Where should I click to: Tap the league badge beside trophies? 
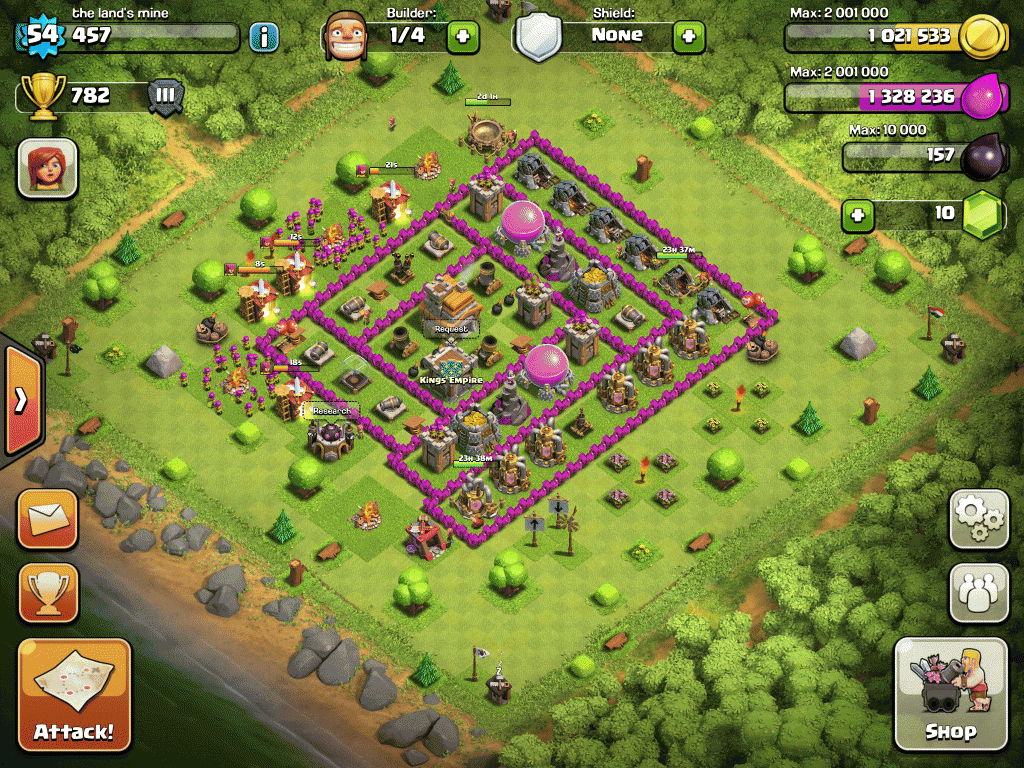coord(165,97)
